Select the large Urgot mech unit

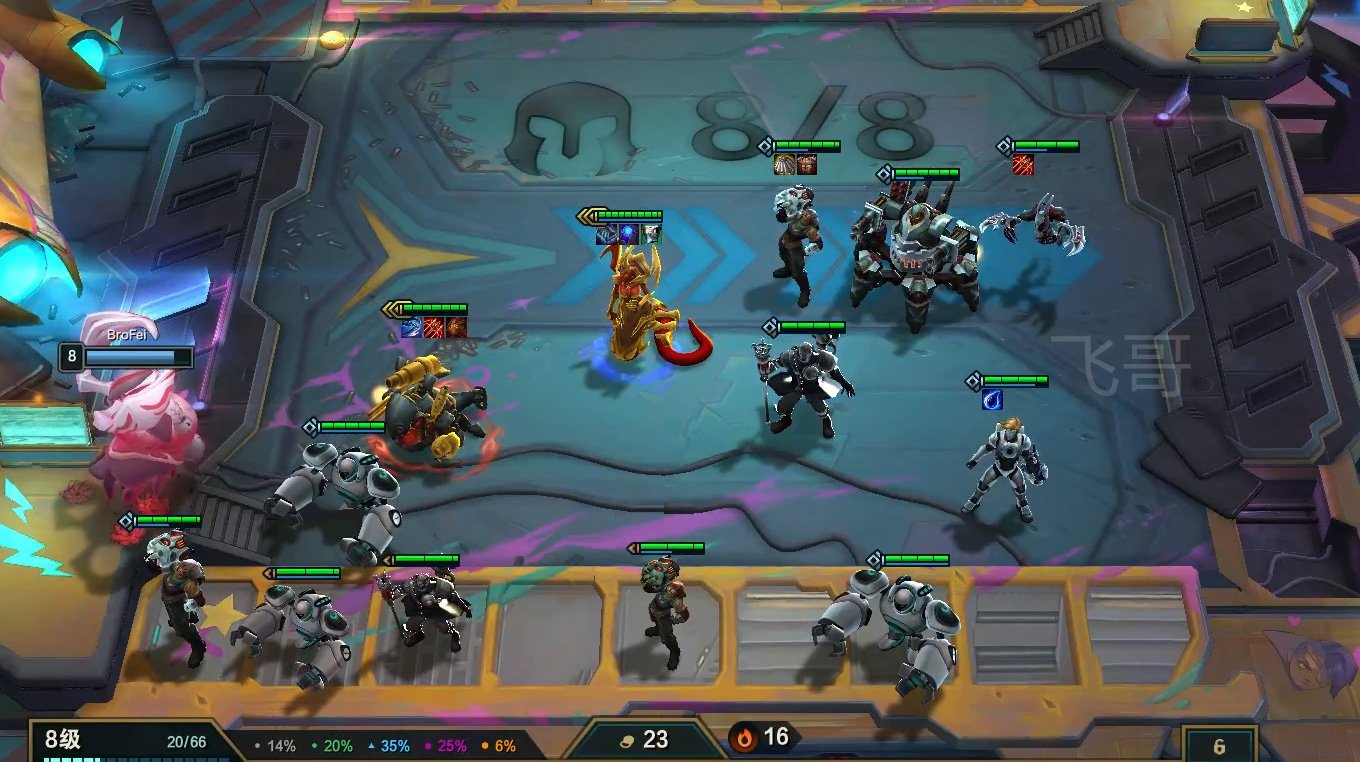point(912,260)
